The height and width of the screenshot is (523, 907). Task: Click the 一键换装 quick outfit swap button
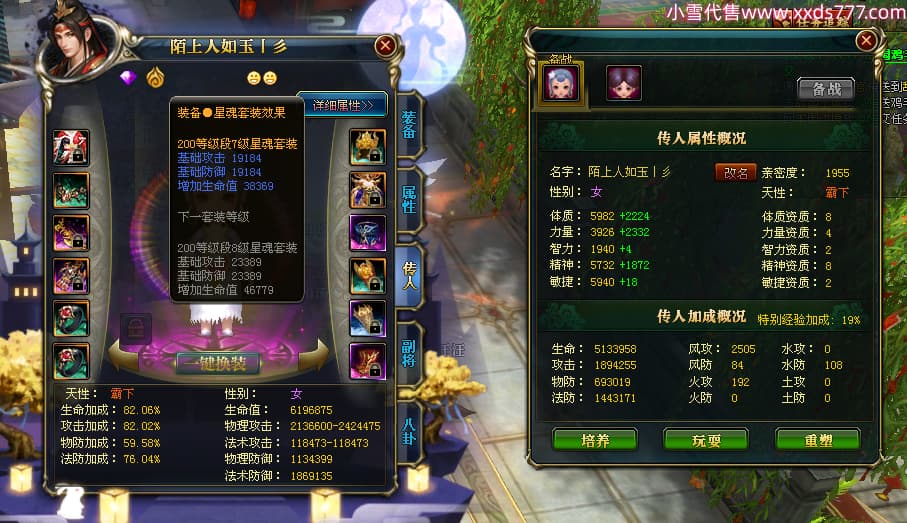pos(218,362)
